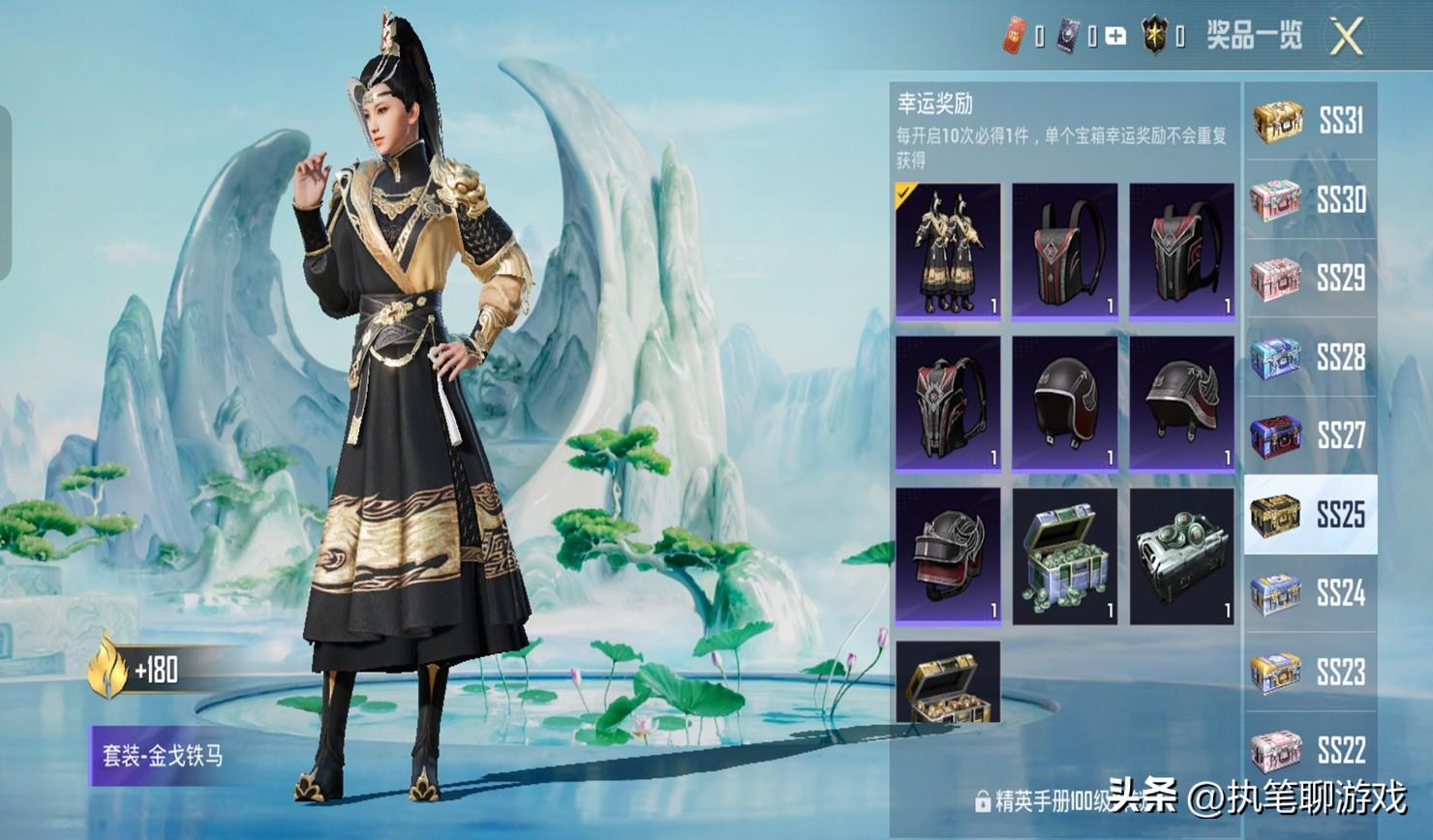Close the prize overview screen
The width and height of the screenshot is (1433, 840).
point(1346,38)
